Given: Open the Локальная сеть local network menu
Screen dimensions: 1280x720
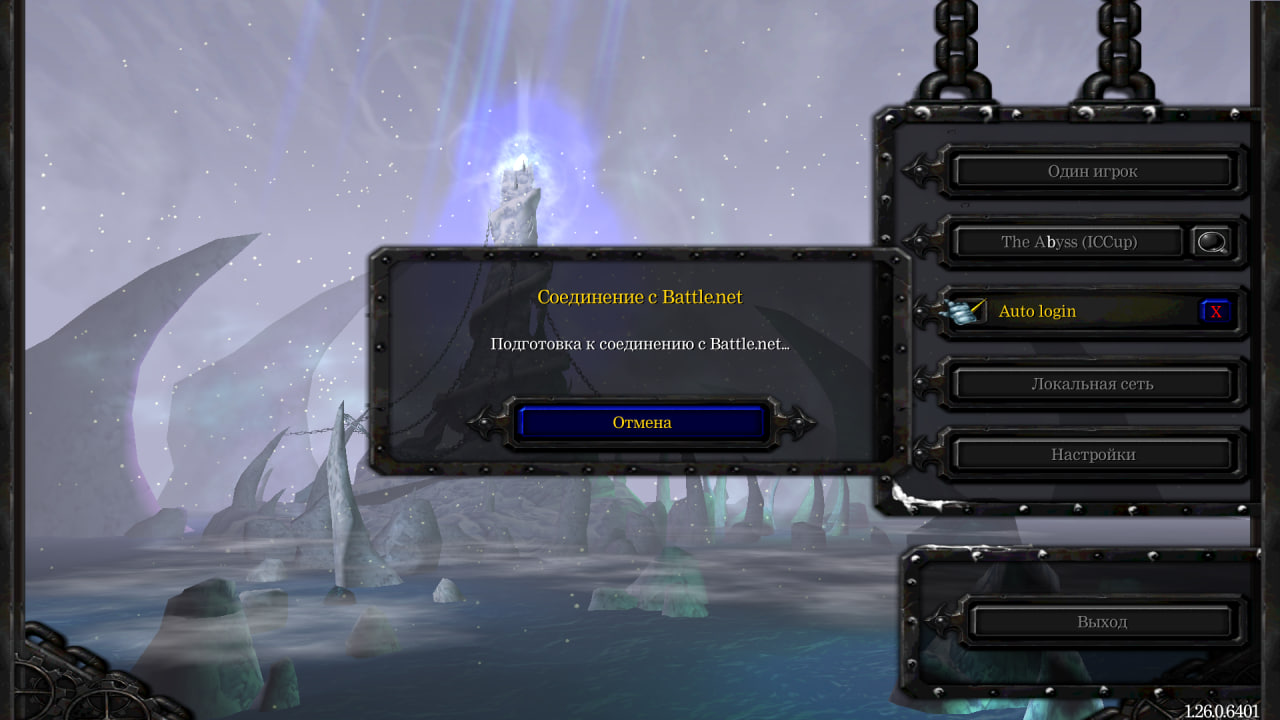Looking at the screenshot, I should point(1092,384).
